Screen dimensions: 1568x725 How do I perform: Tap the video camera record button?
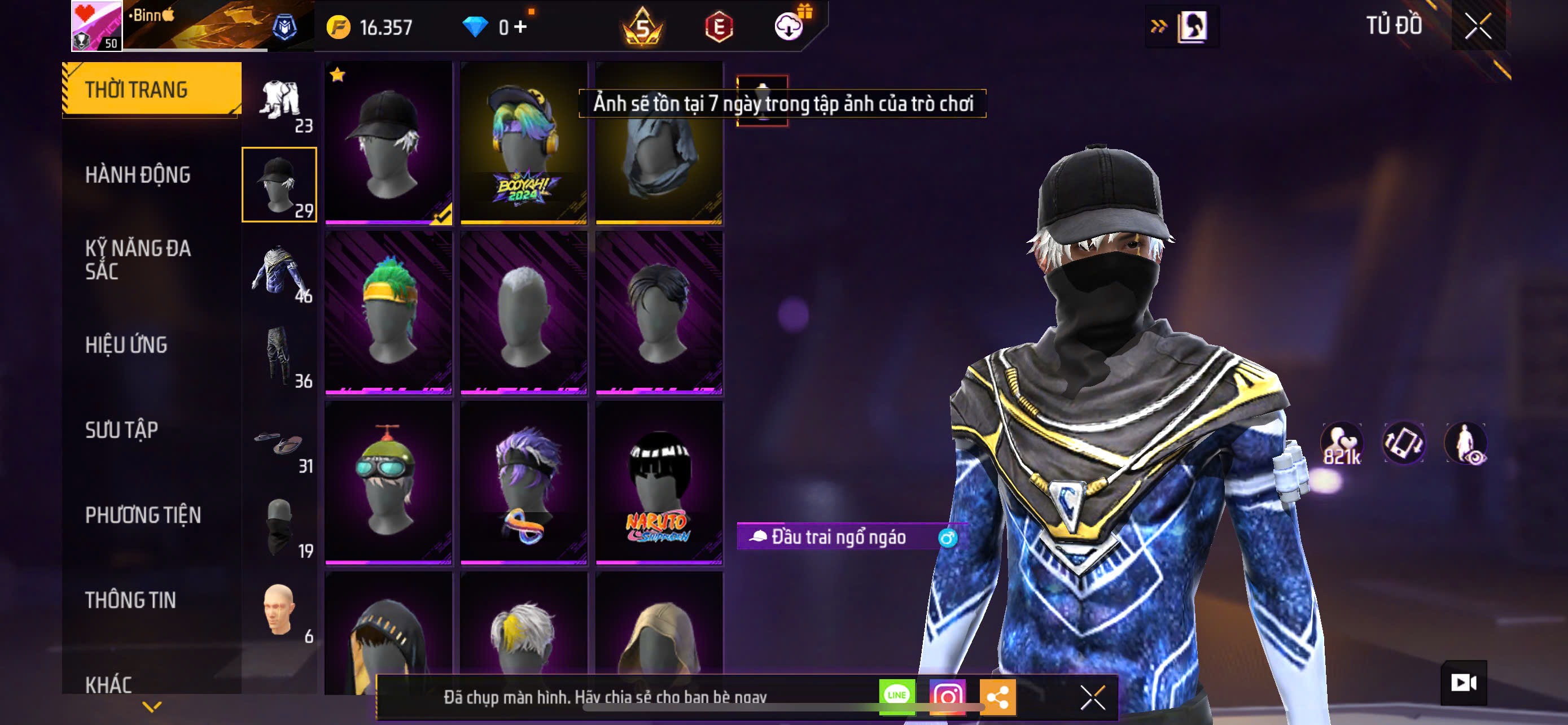pyautogui.click(x=1464, y=683)
